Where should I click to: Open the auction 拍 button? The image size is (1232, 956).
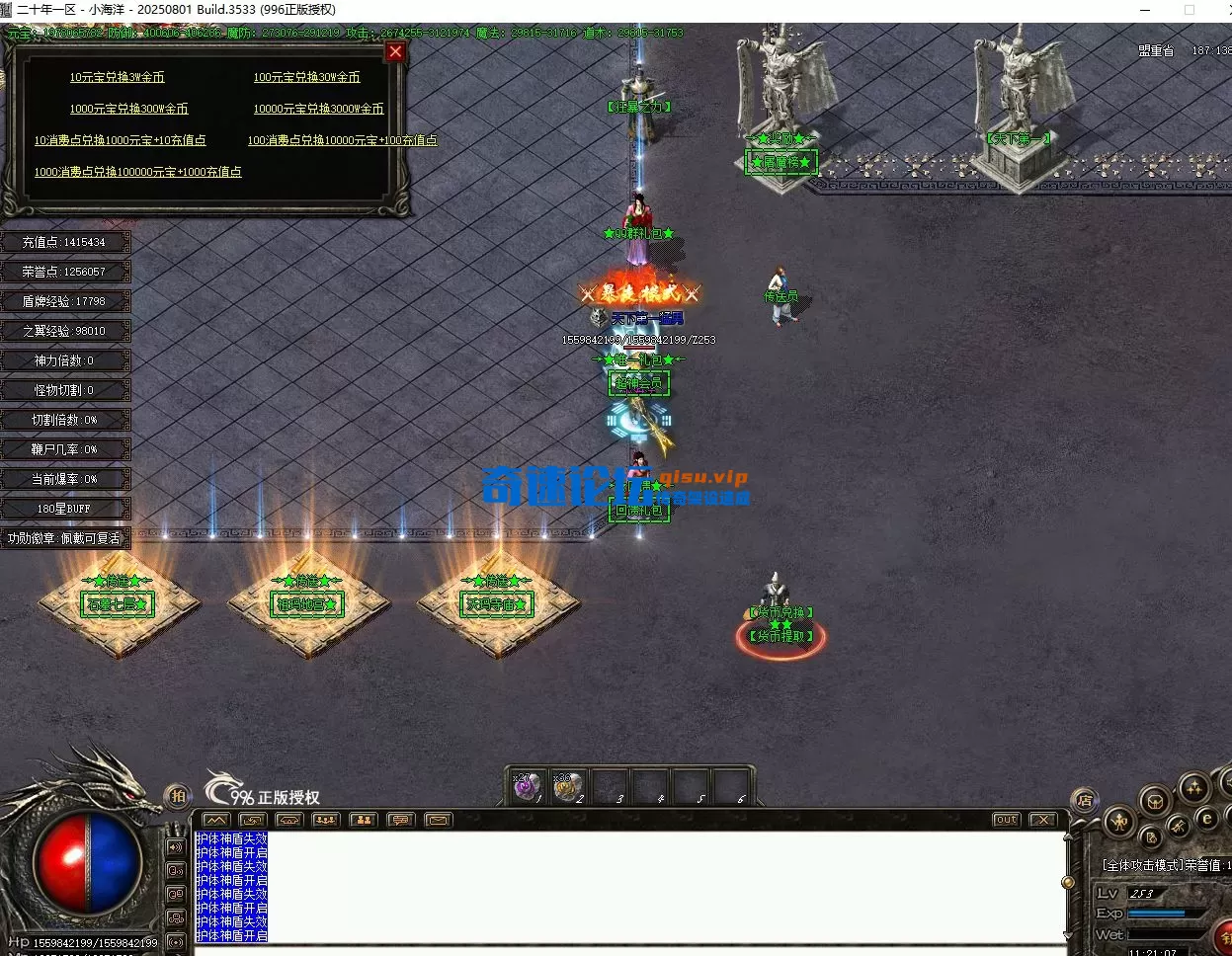click(x=177, y=795)
